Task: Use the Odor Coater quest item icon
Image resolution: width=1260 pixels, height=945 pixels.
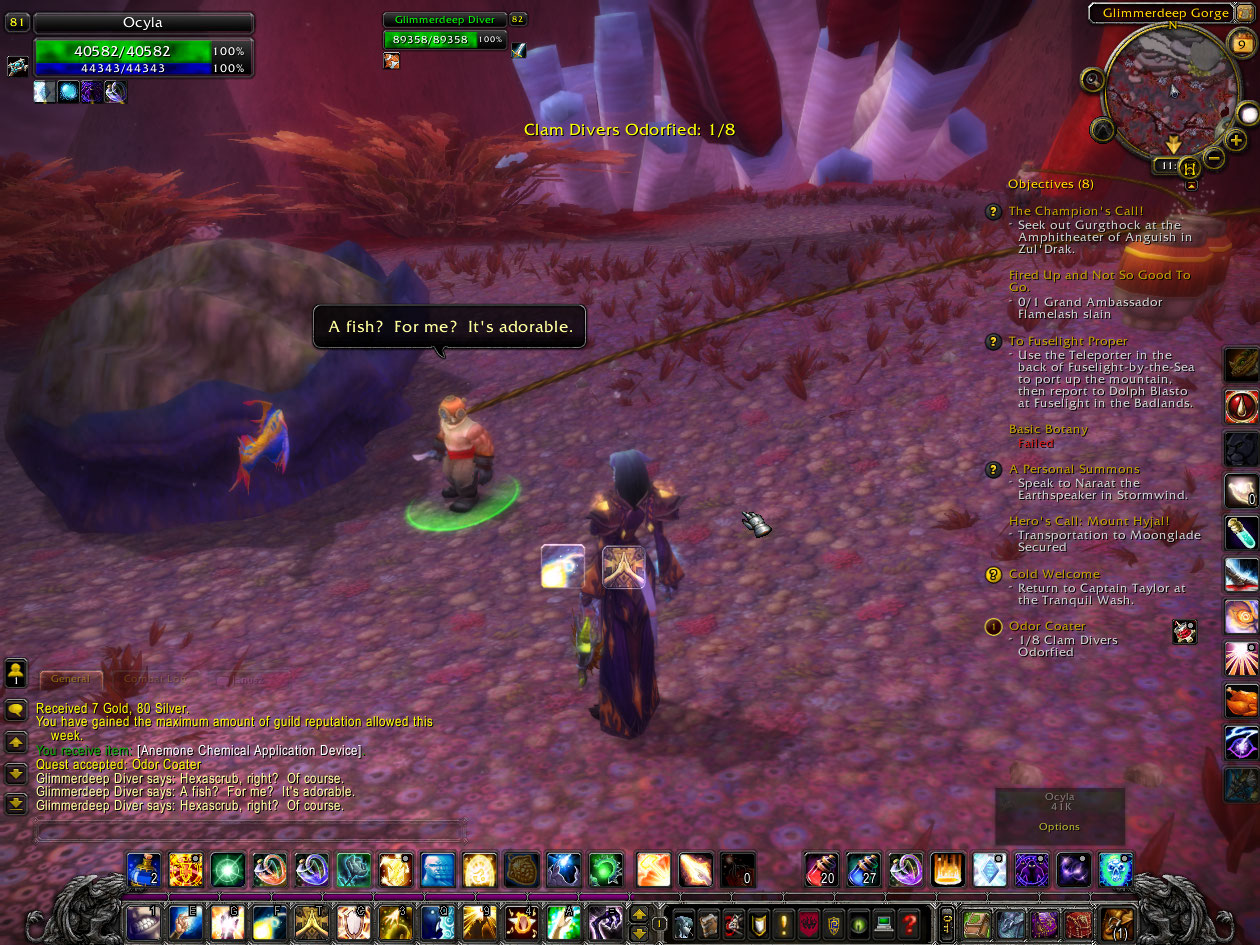Action: [x=1184, y=632]
